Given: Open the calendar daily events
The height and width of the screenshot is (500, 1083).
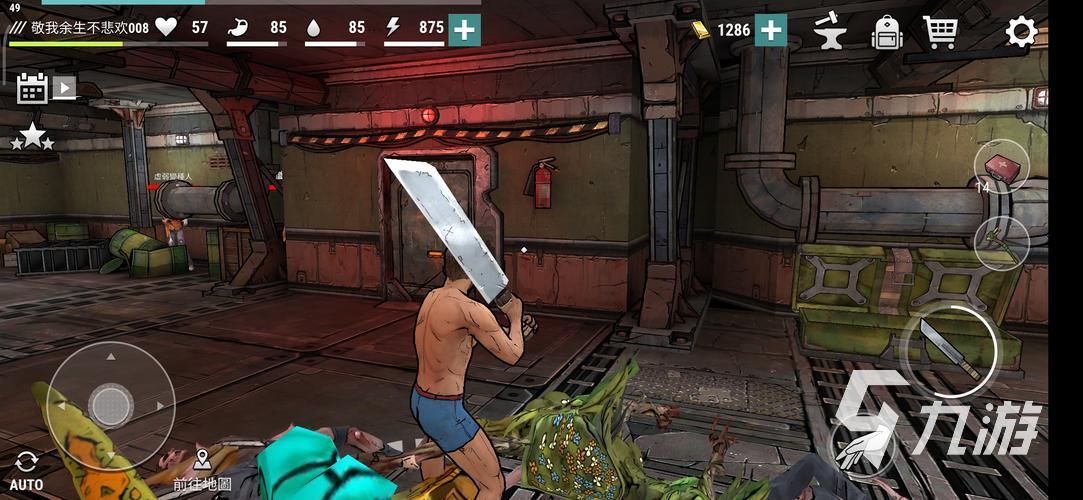Looking at the screenshot, I should (x=32, y=89).
